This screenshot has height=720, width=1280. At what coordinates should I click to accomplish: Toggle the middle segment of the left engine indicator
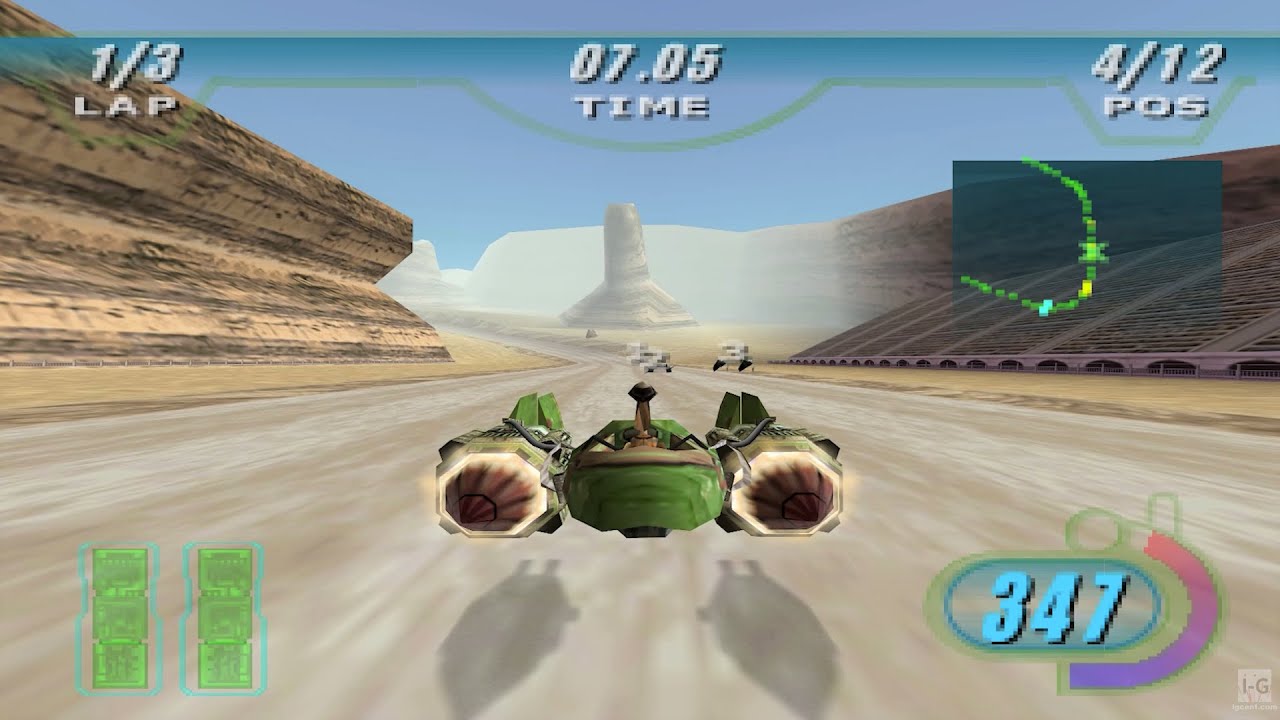[119, 618]
